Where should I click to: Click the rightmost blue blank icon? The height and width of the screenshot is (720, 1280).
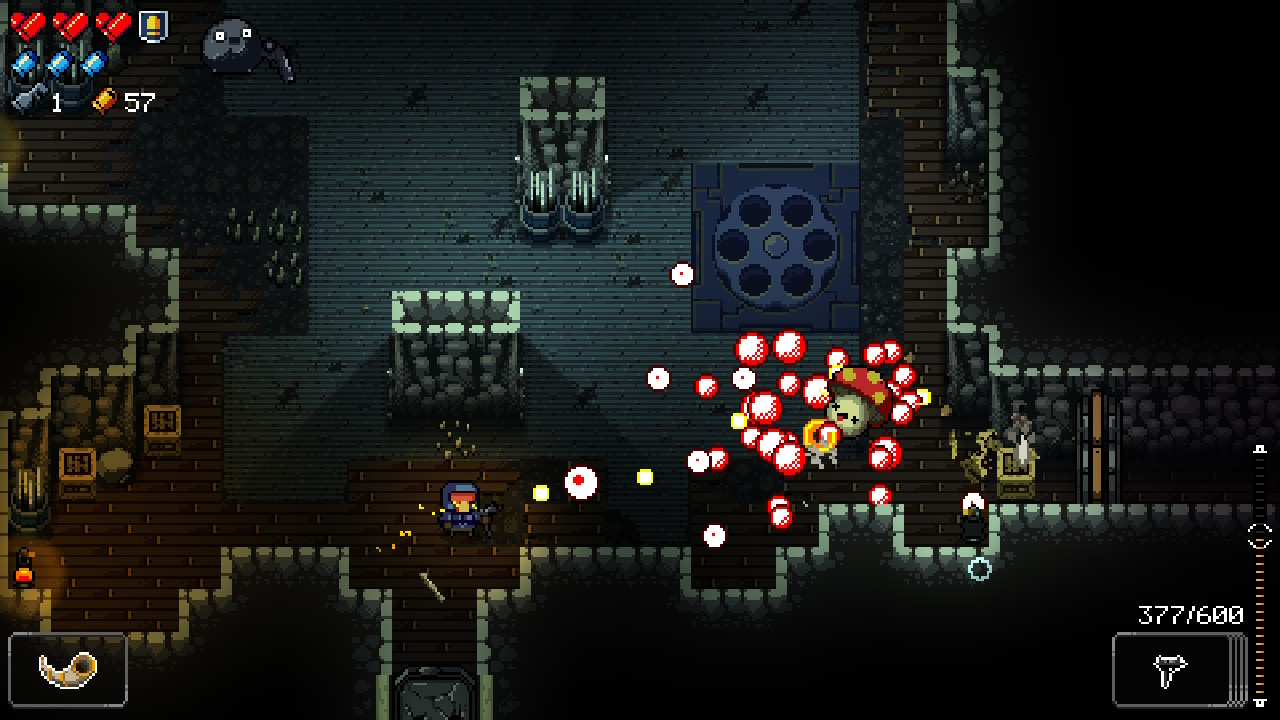click(94, 62)
